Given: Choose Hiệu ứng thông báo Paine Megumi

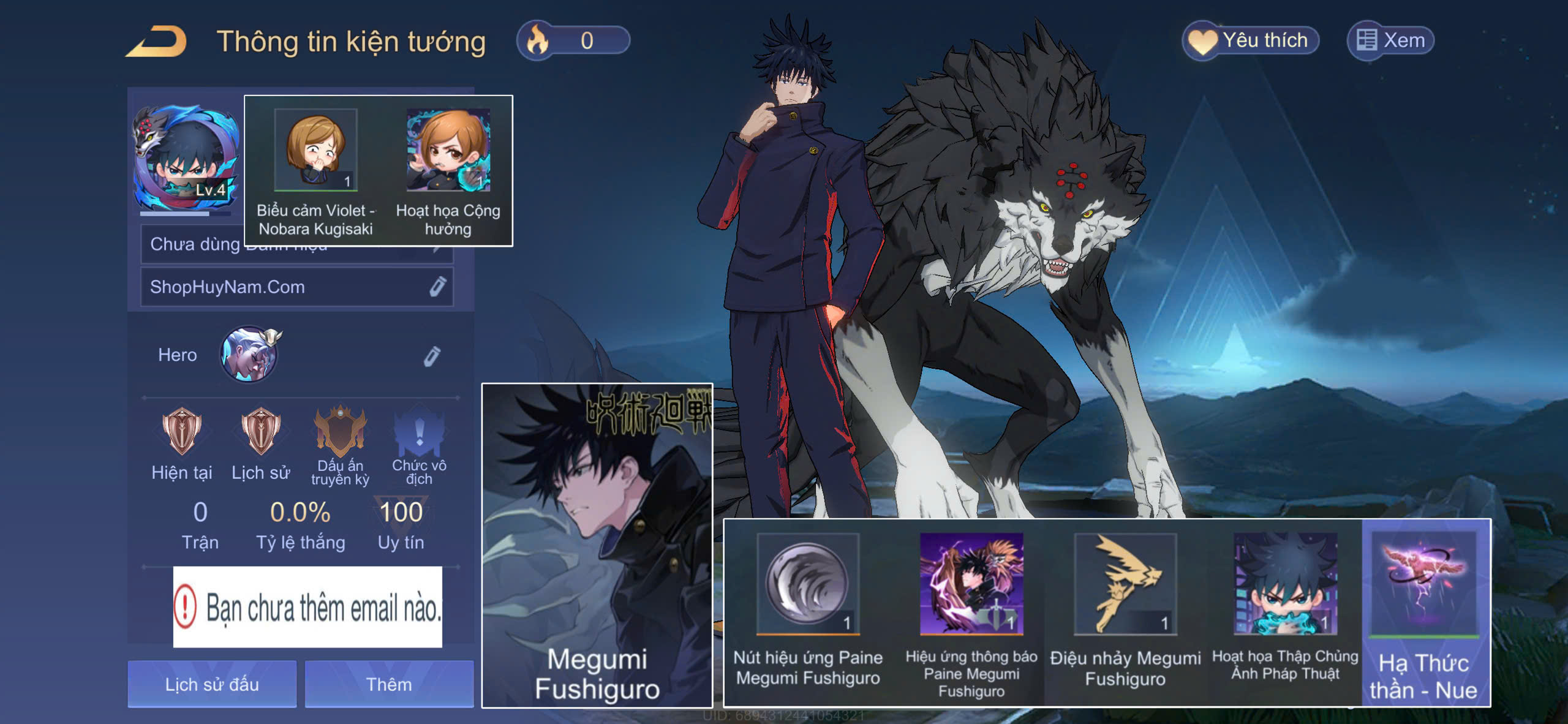Looking at the screenshot, I should pos(971,584).
